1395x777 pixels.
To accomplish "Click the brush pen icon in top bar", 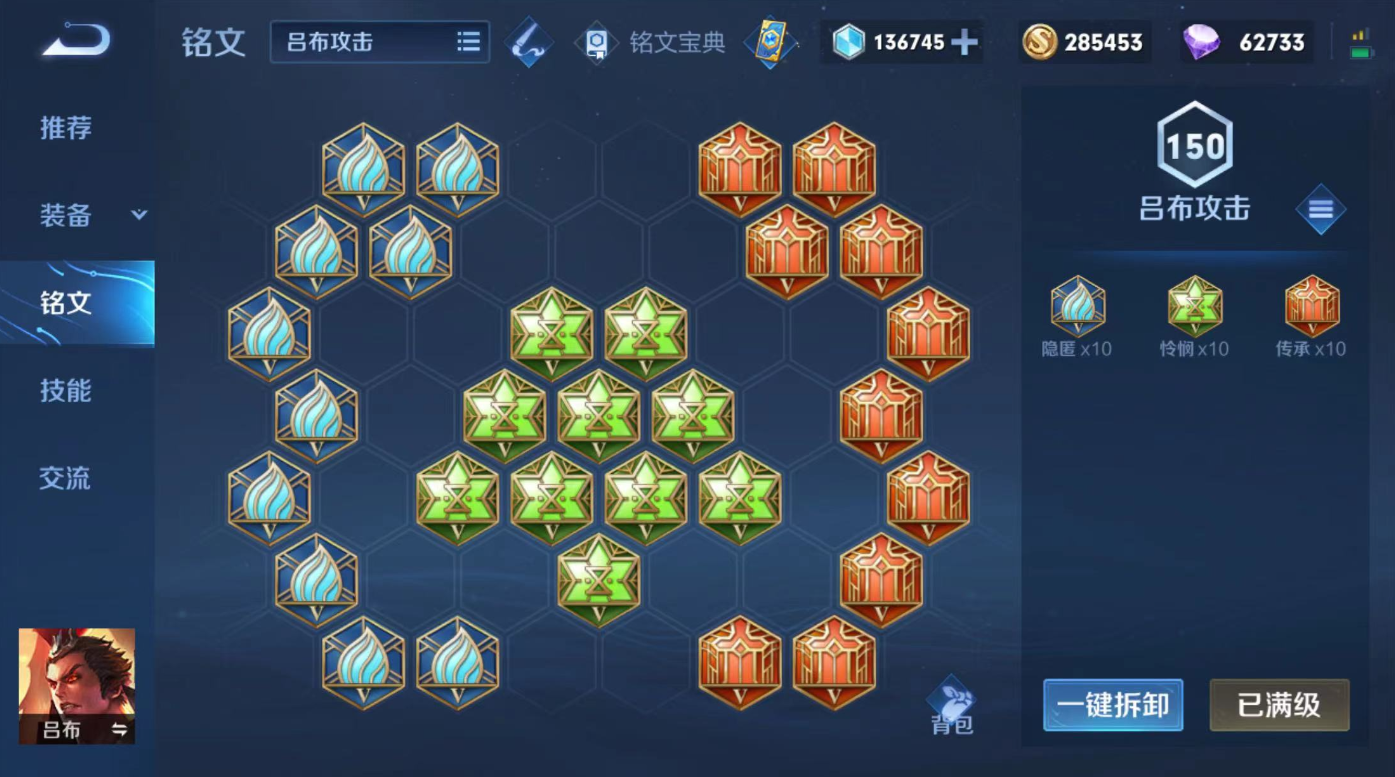I will 529,42.
